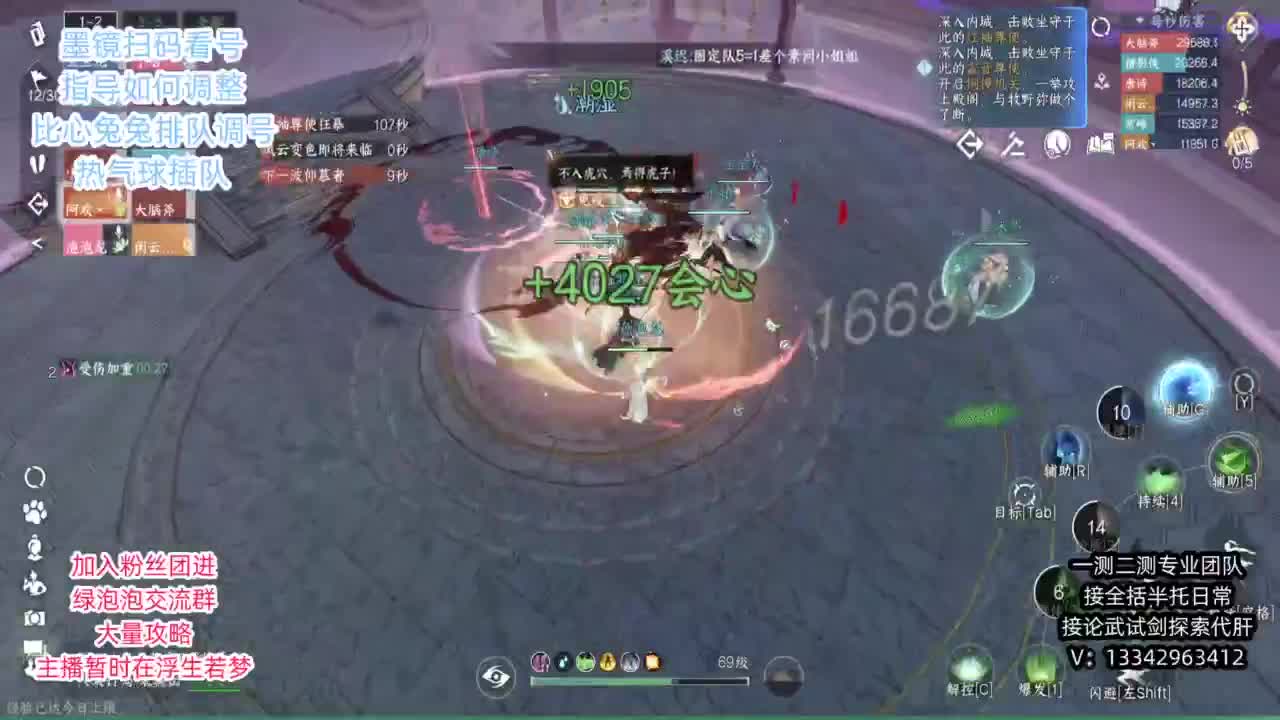This screenshot has width=1280, height=720.
Task: Collapse the 每秒伤害 damage meter panel
Action: click(x=1139, y=20)
